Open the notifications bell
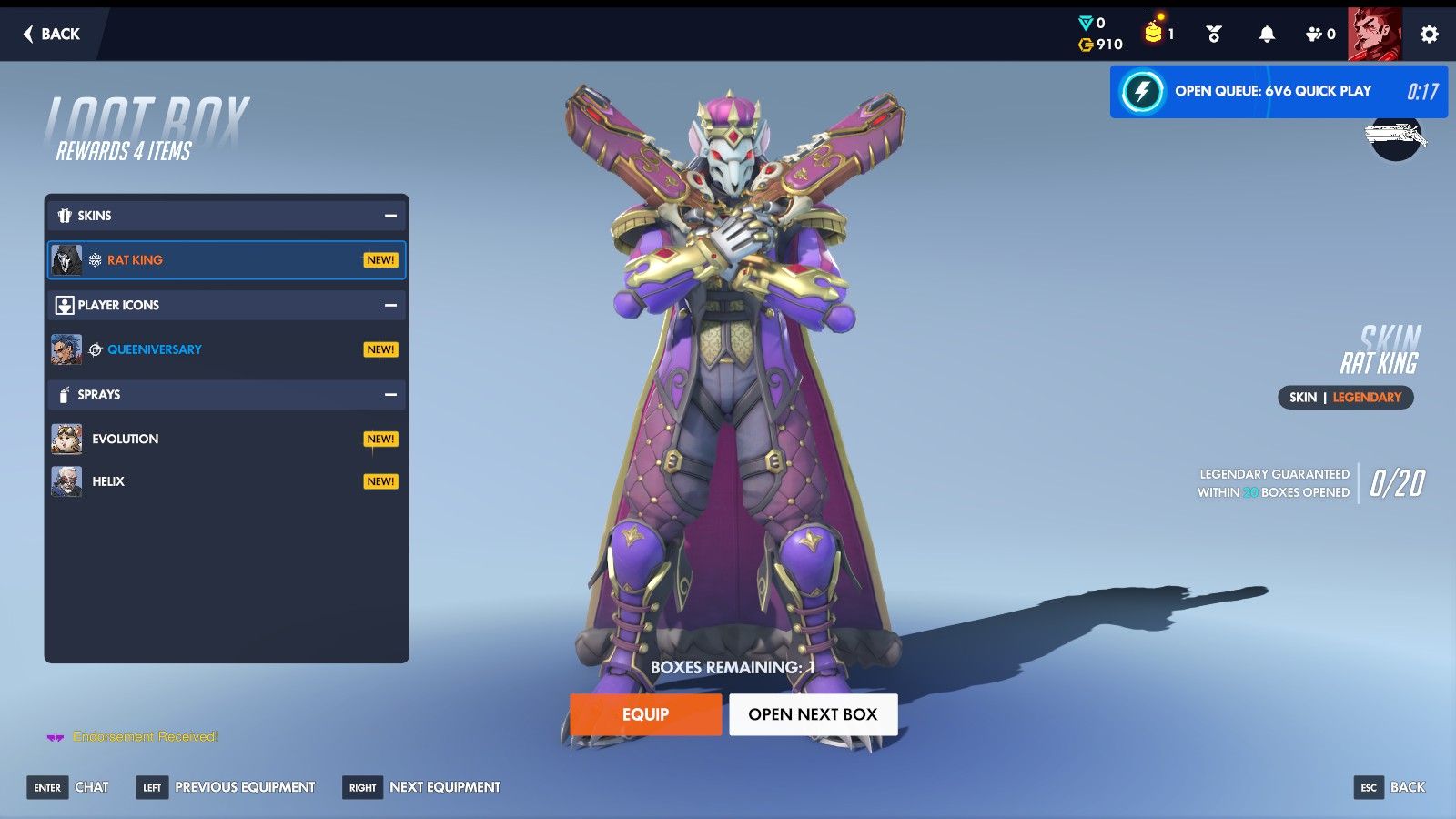 [x=1267, y=34]
